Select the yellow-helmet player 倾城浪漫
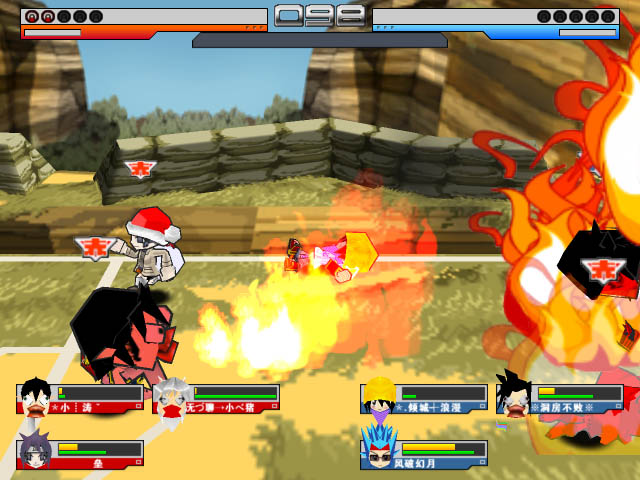The image size is (640, 480). click(x=424, y=399)
